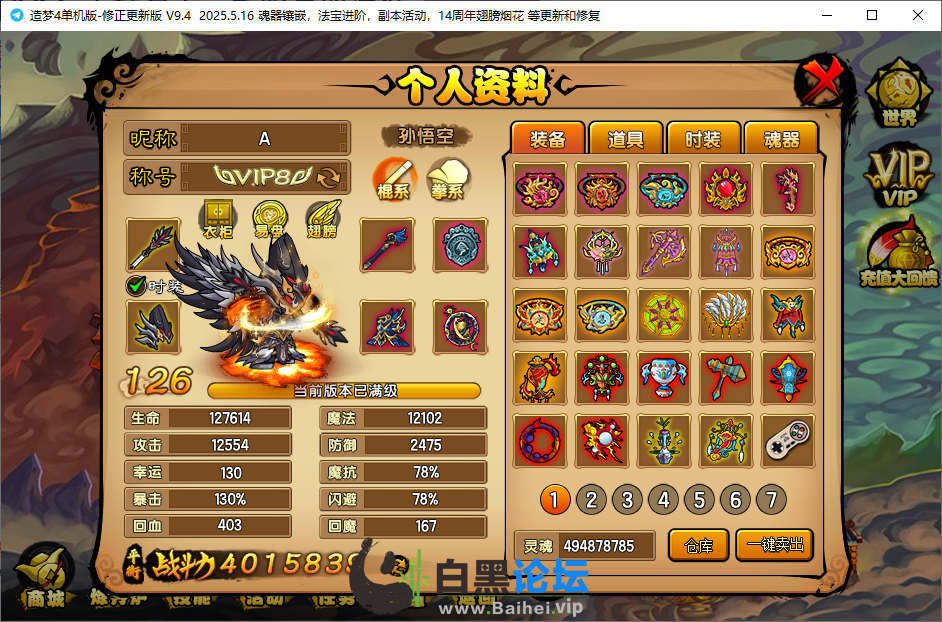Open the 时装 costume tab
Screen dimensions: 942x622
702,139
